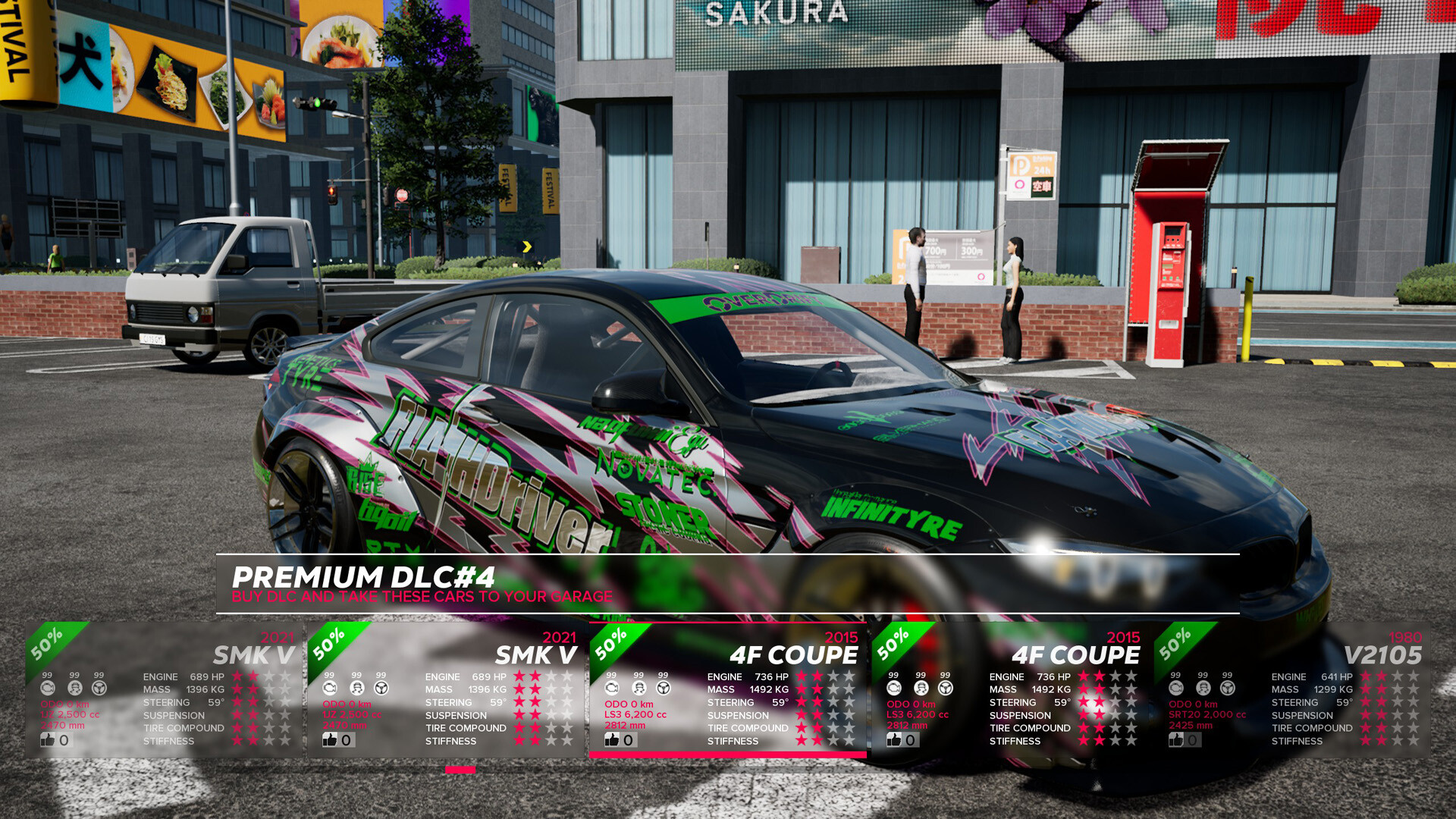Viewport: 1456px width, 819px height.
Task: Click the steering wheel icon on first SMK V card
Action: (x=99, y=687)
